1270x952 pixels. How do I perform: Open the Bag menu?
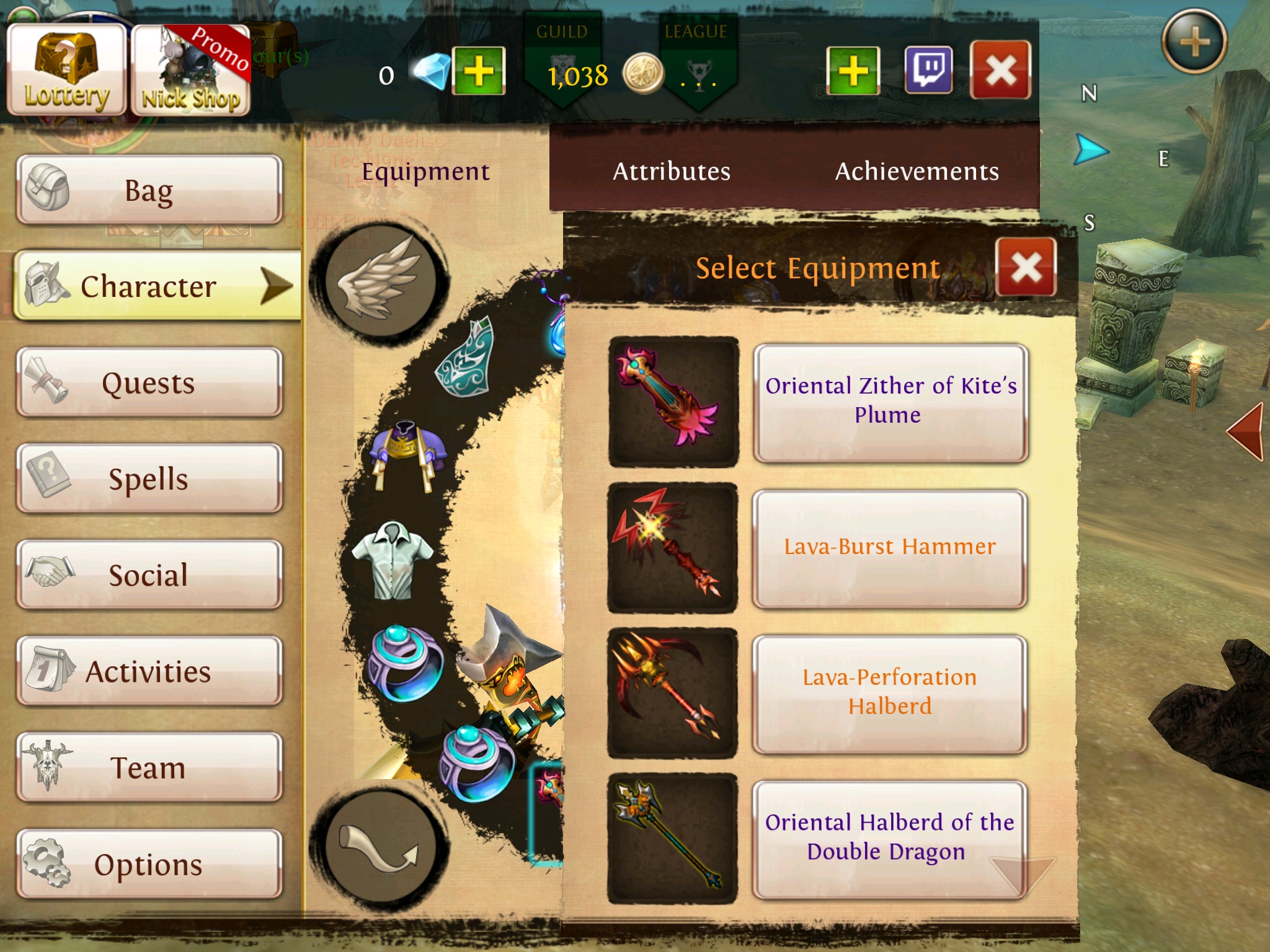click(149, 190)
